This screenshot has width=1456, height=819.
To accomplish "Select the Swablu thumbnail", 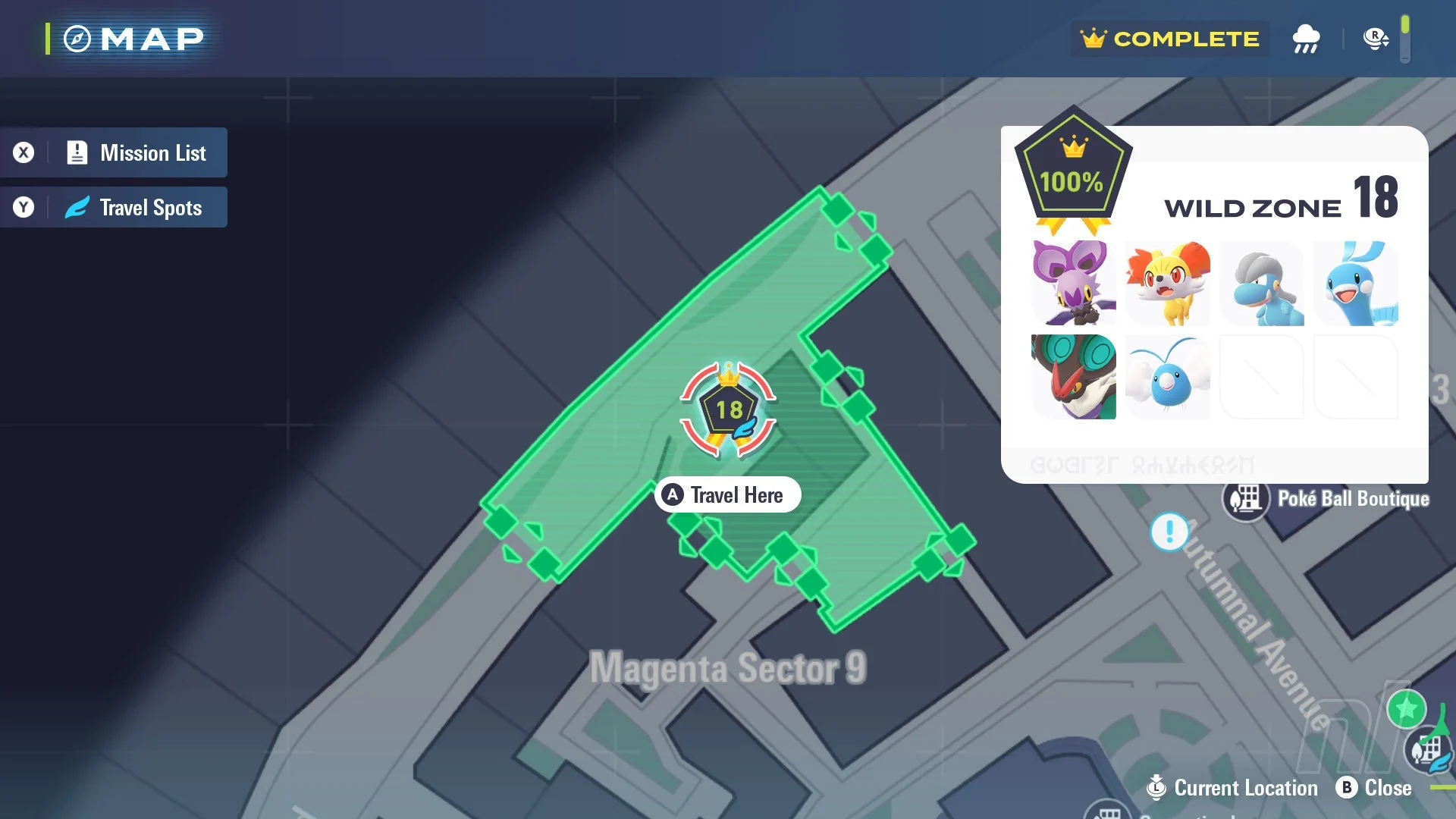I will coord(1168,377).
